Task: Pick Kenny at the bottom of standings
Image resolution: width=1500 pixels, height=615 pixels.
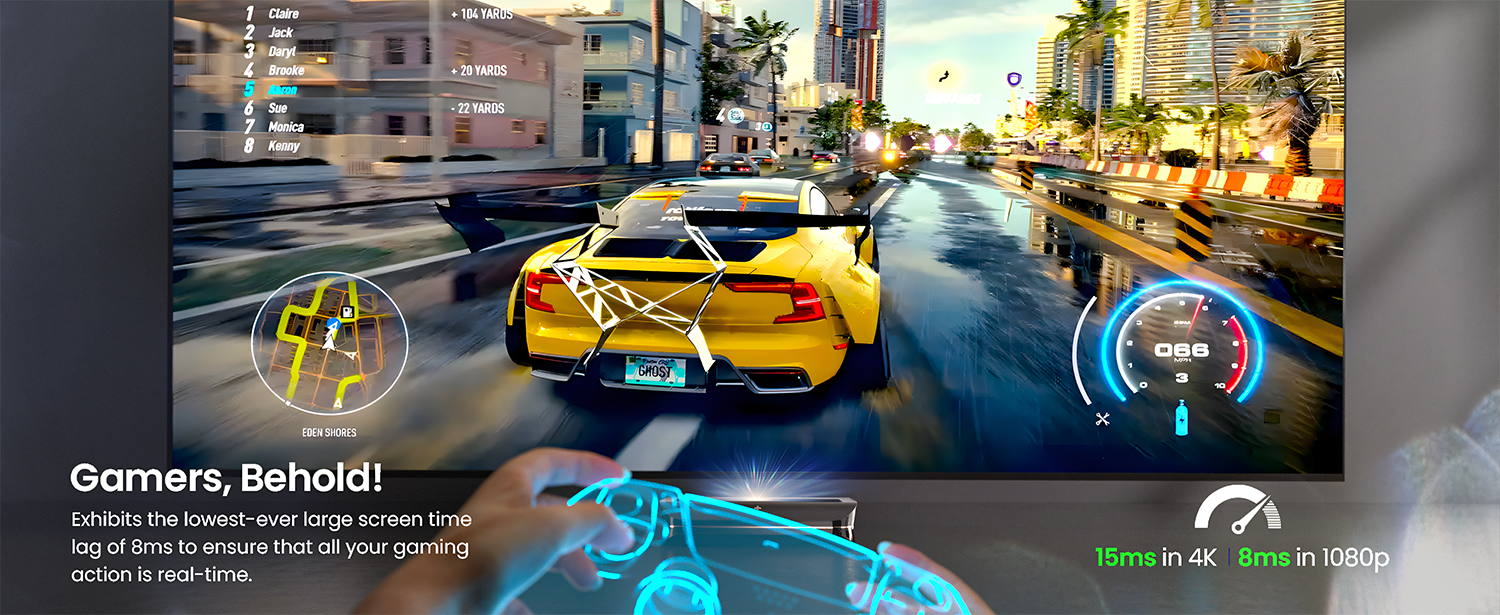Action: [x=284, y=146]
